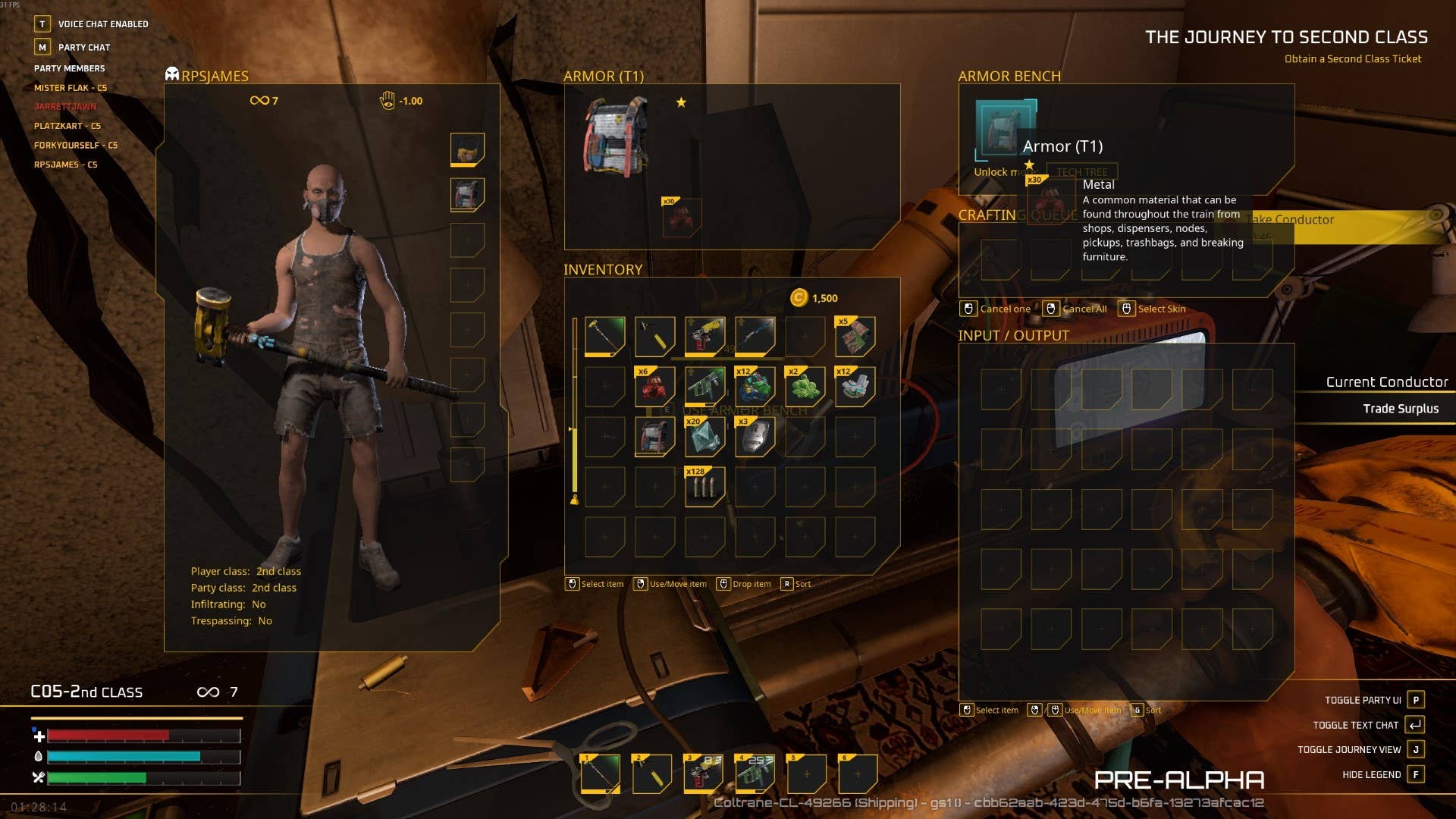Screen dimensions: 1456x819
Task: Choose the green submachine gun inventory item
Action: [704, 386]
